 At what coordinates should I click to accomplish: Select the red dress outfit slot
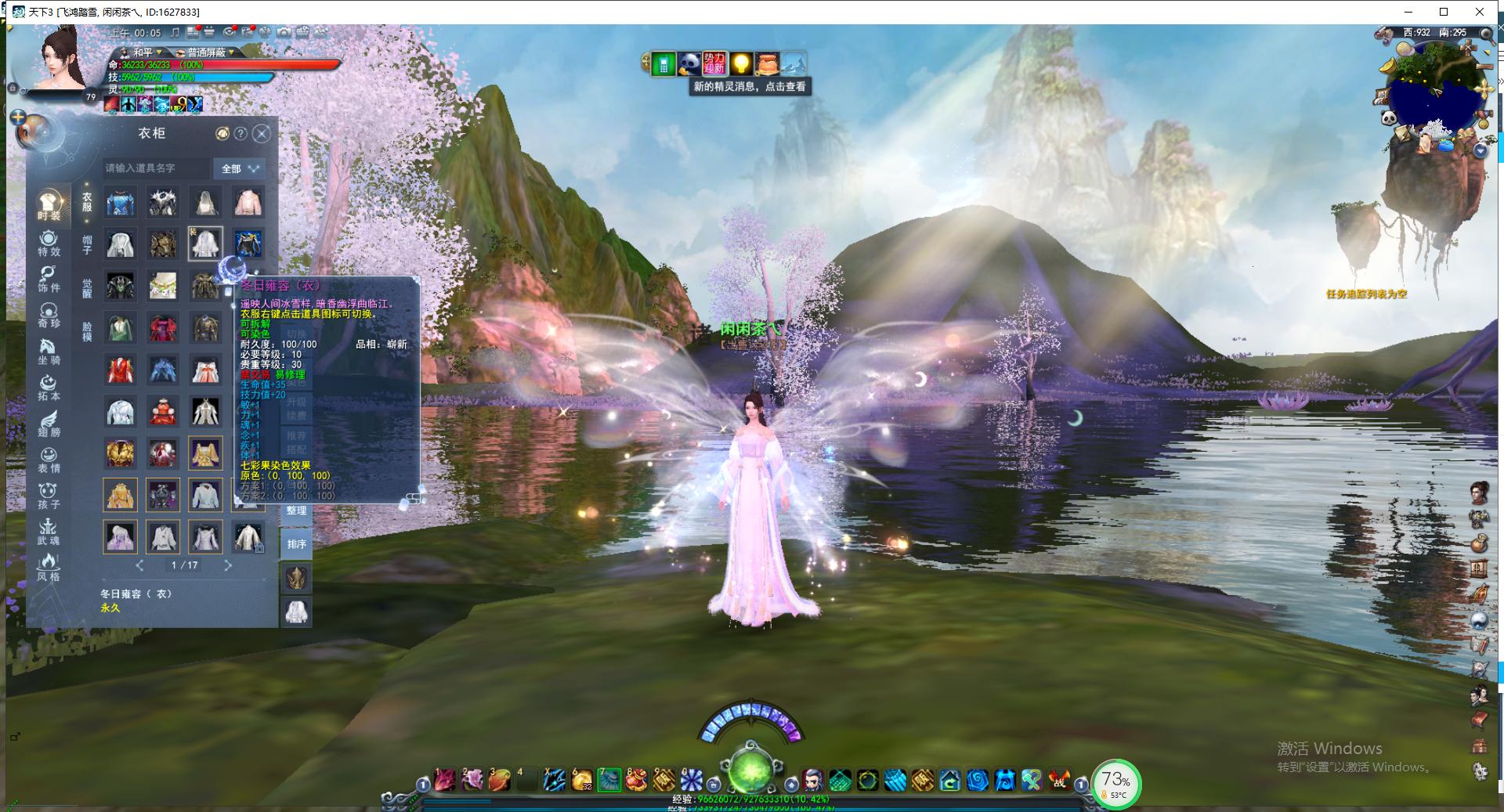pos(121,370)
